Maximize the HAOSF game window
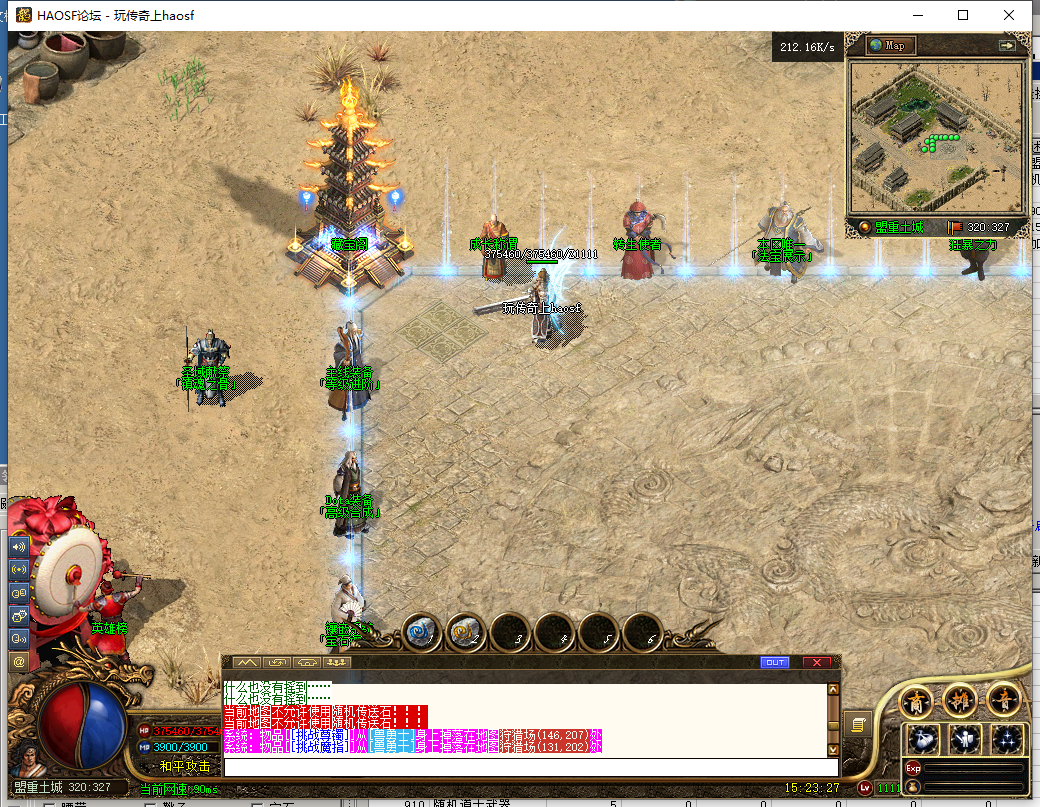Image resolution: width=1040 pixels, height=807 pixels. coord(963,15)
